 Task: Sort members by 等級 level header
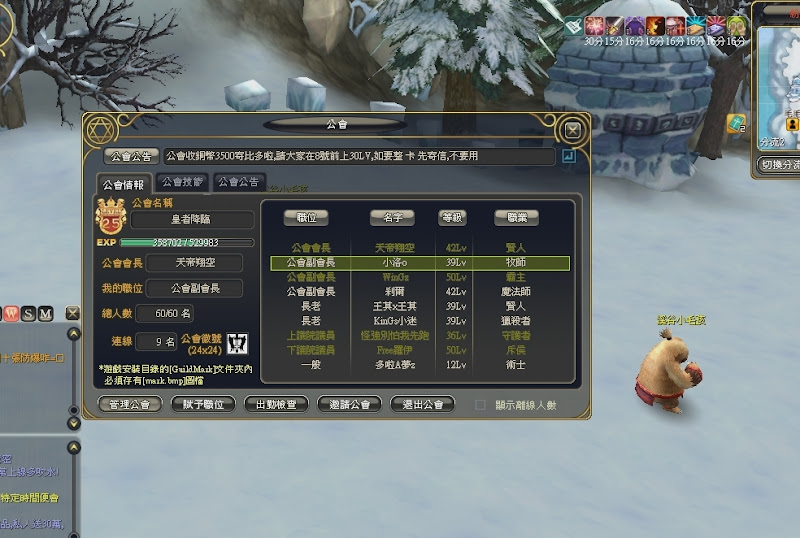[x=453, y=217]
